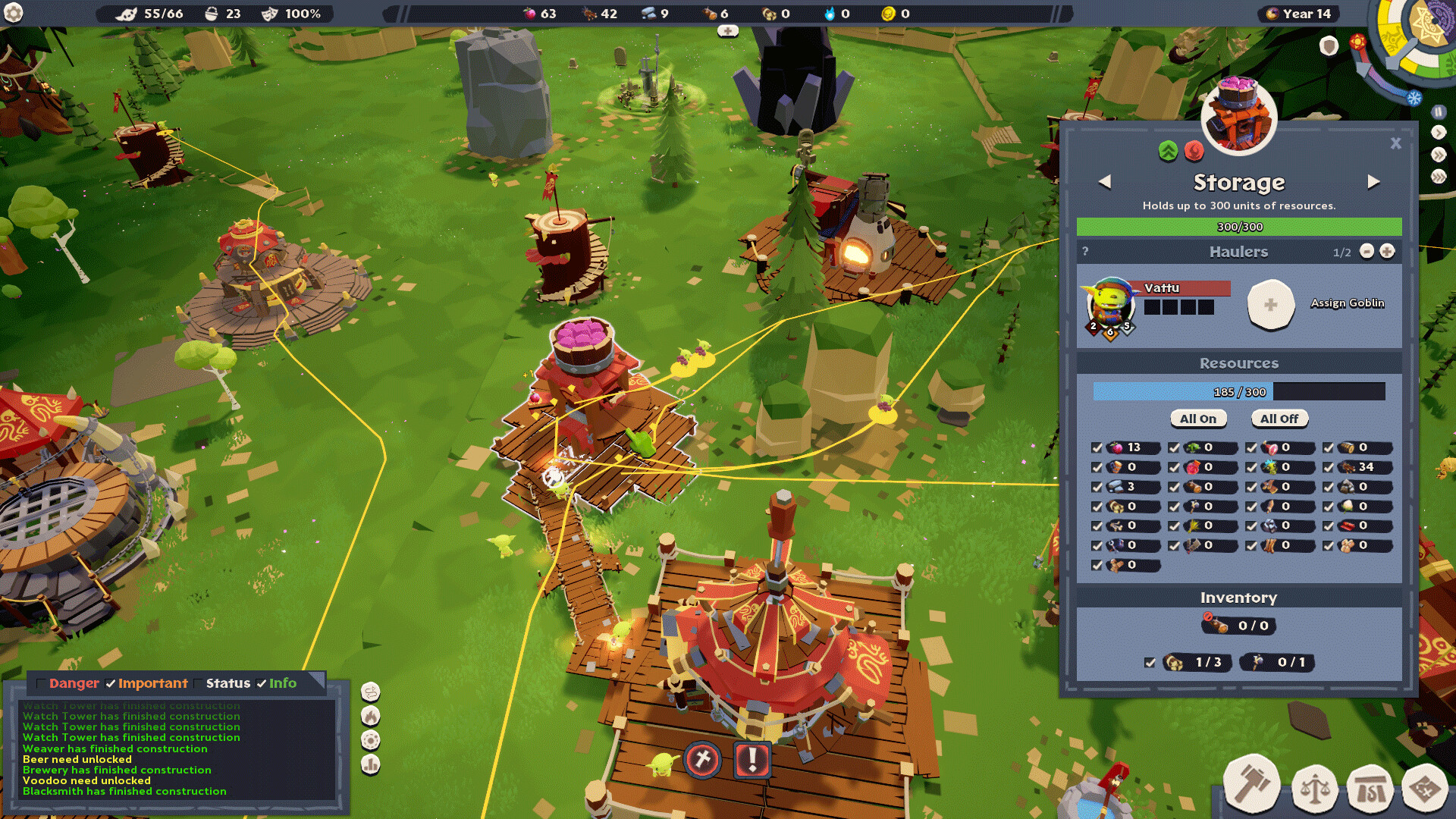Open the trade scales icon
1456x819 pixels.
(x=1316, y=788)
